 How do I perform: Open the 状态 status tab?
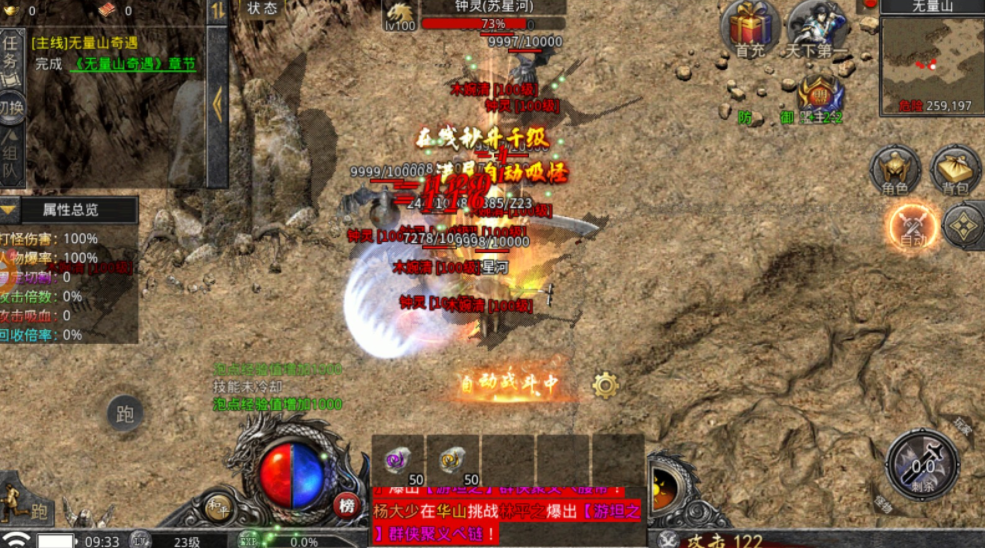pos(262,9)
